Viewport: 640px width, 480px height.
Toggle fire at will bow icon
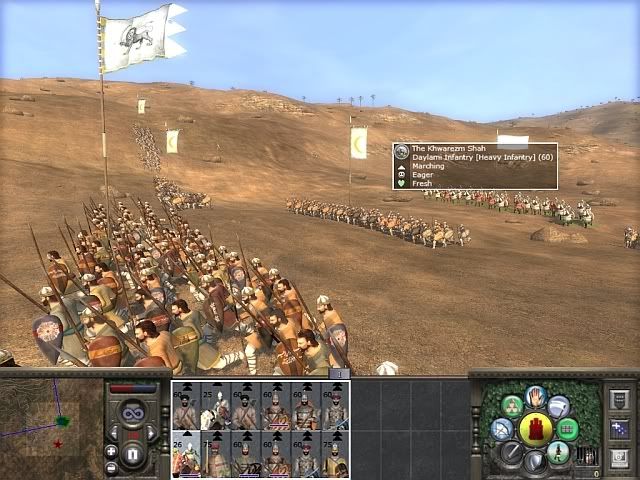(502, 430)
